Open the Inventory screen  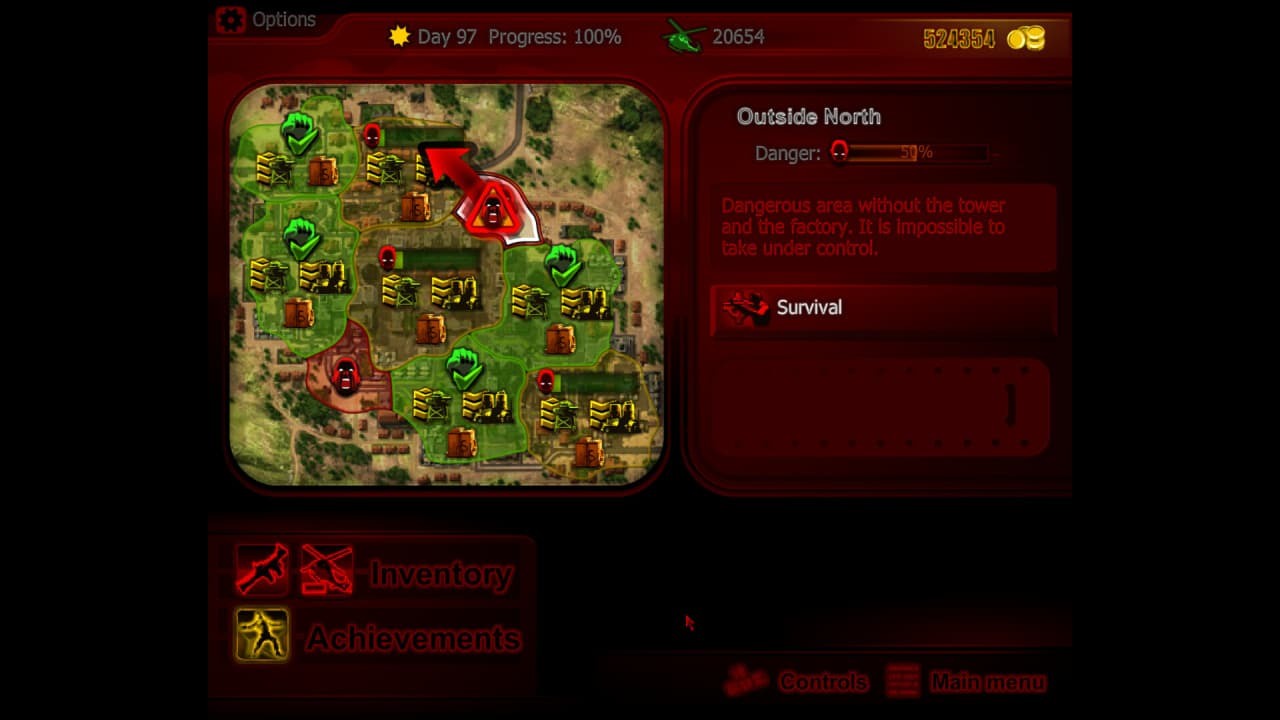[x=440, y=574]
